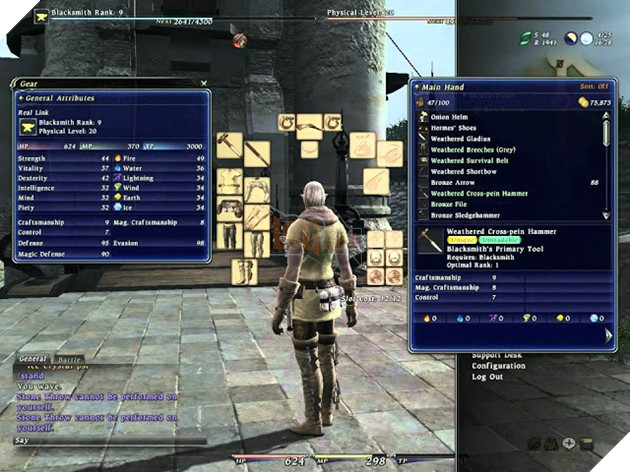630x472 pixels.
Task: Choose Log Out from the menu
Action: click(x=487, y=377)
